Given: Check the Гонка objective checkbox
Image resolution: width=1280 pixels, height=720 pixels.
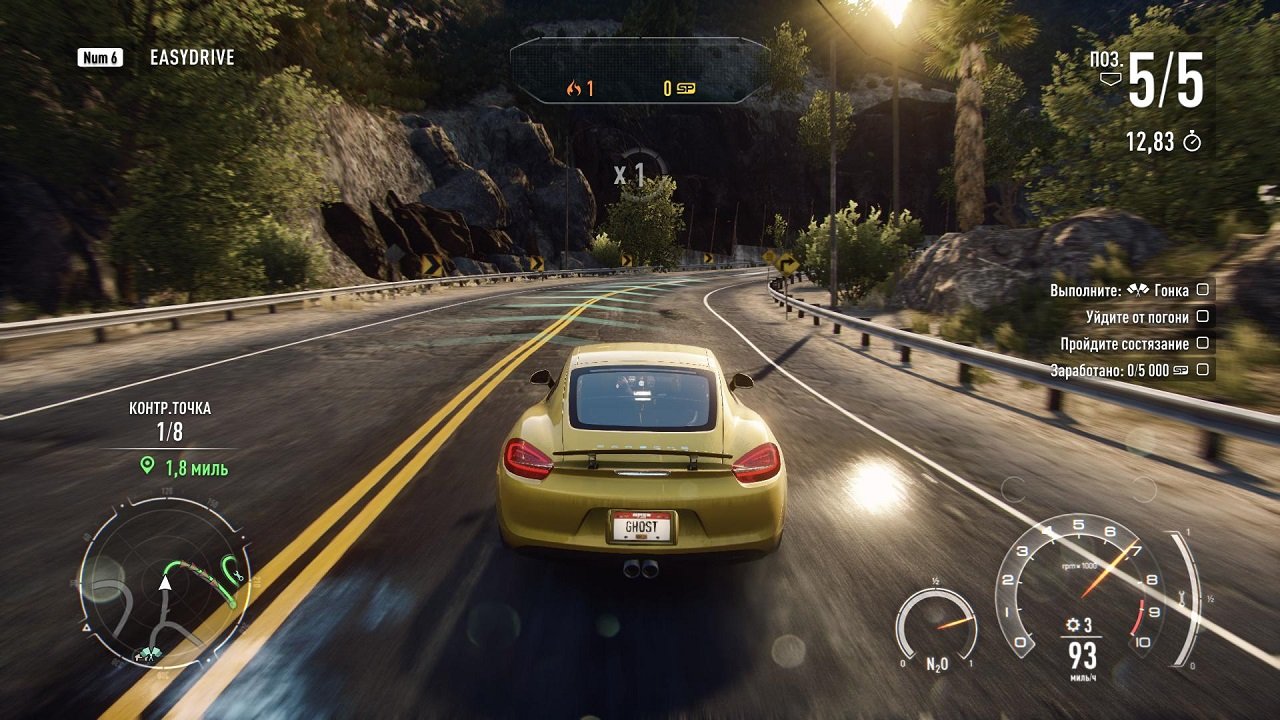Looking at the screenshot, I should [1203, 290].
